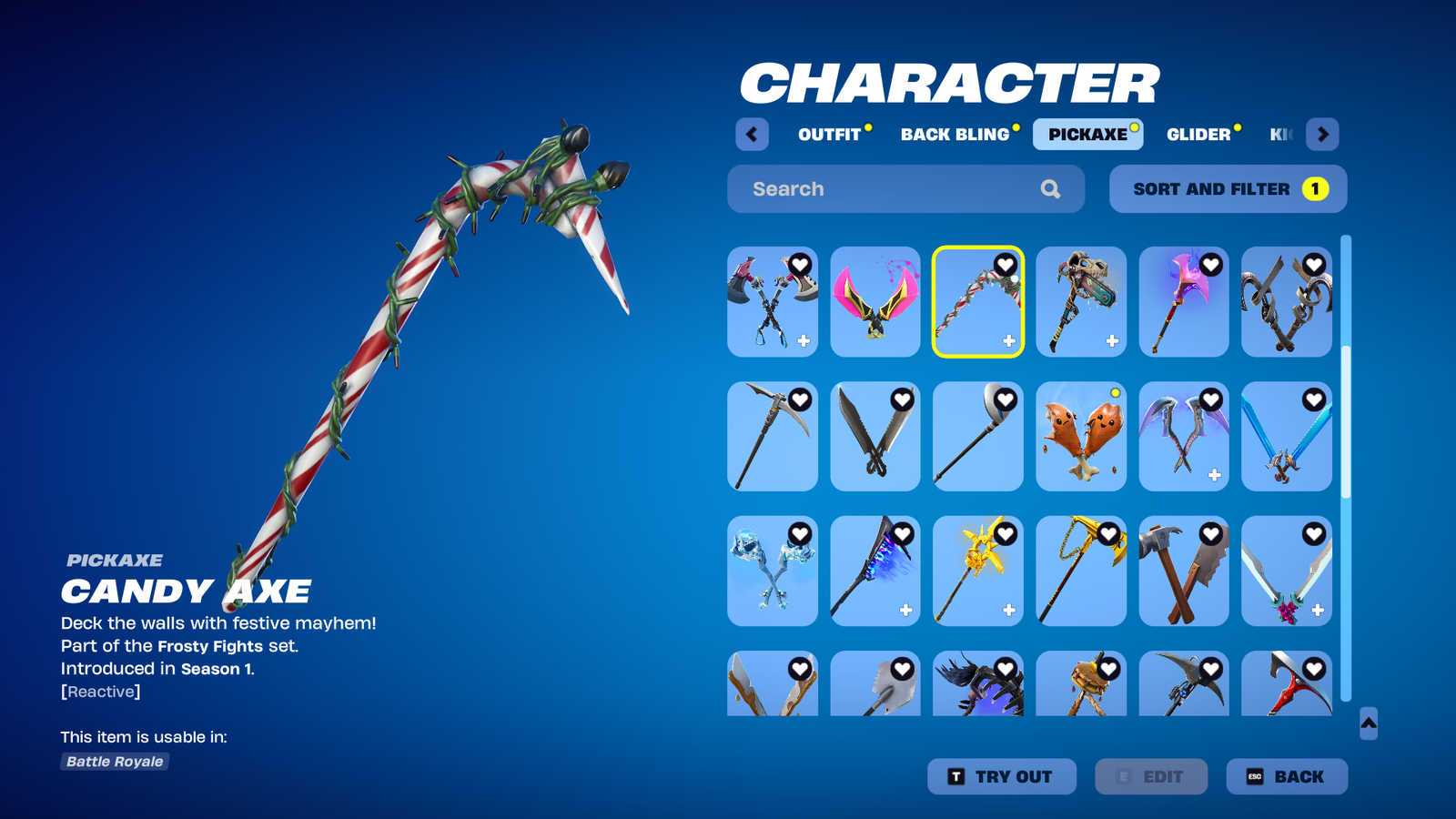Select the Candy Axe pickaxe tile
Viewport: 1456px width, 819px height.
pos(978,302)
